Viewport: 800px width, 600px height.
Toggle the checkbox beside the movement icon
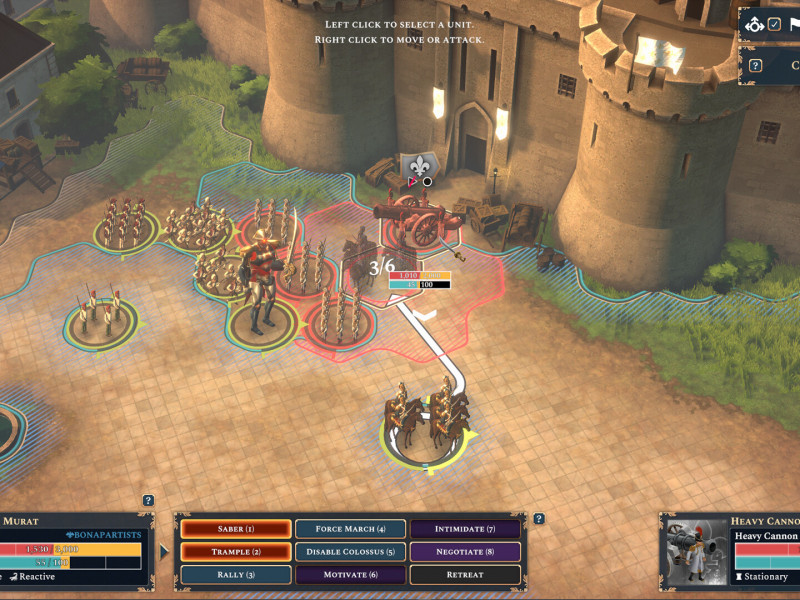point(774,24)
